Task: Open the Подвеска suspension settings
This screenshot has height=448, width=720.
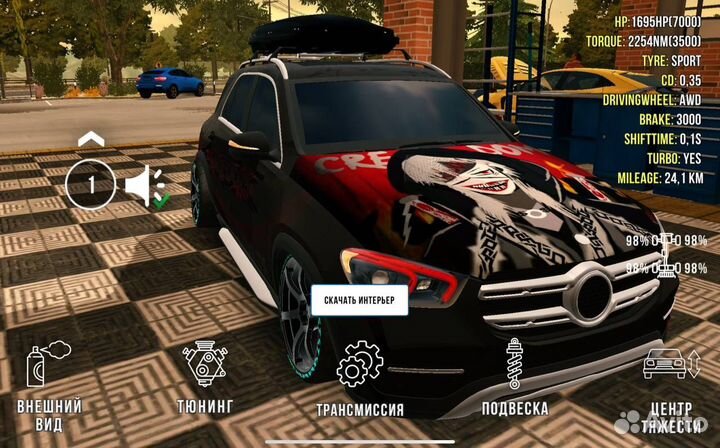Action: coord(514,378)
